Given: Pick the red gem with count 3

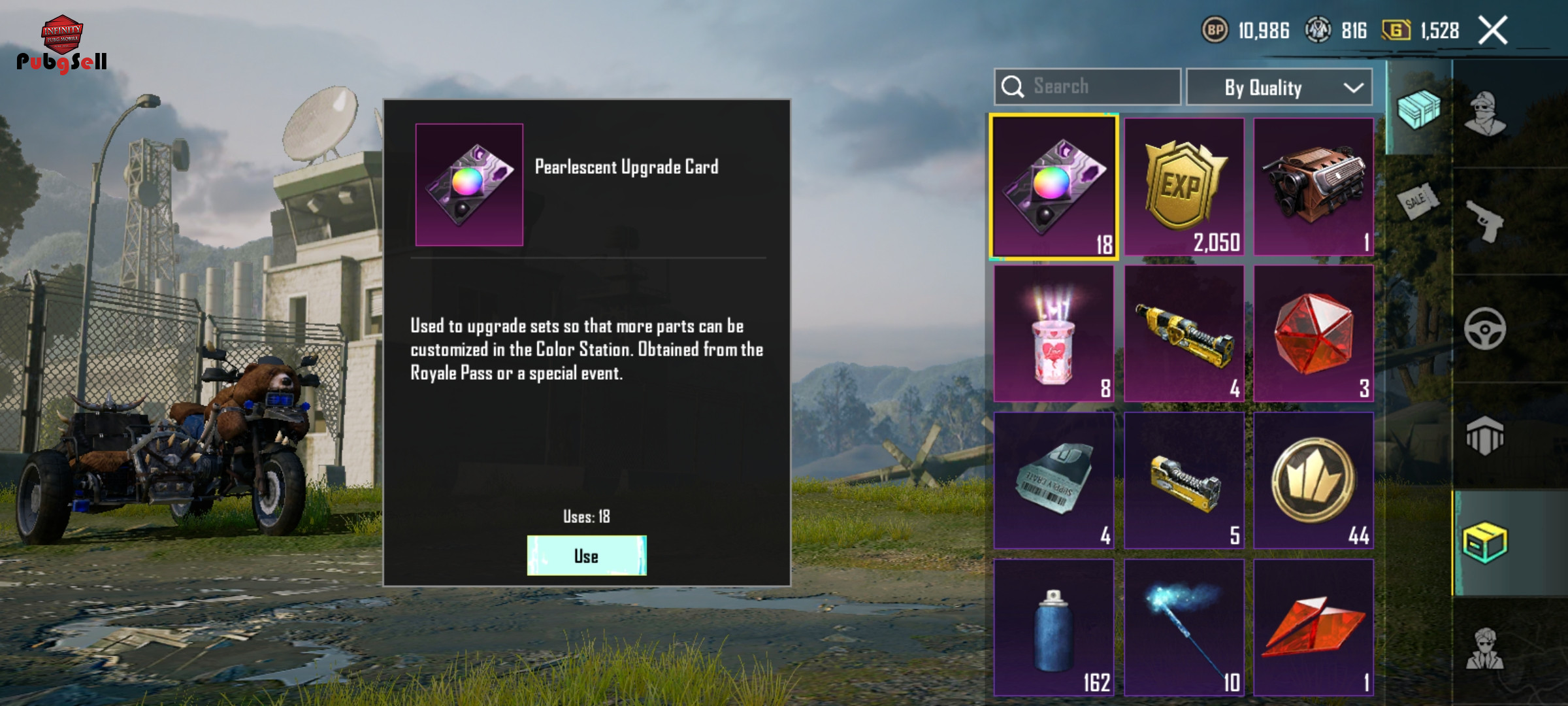Looking at the screenshot, I should point(1313,333).
